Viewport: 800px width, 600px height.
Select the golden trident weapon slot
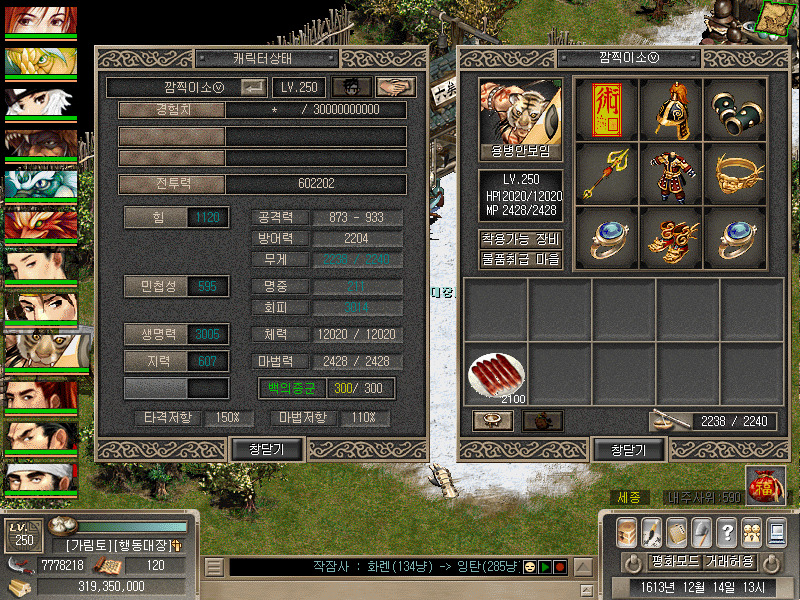click(x=606, y=175)
